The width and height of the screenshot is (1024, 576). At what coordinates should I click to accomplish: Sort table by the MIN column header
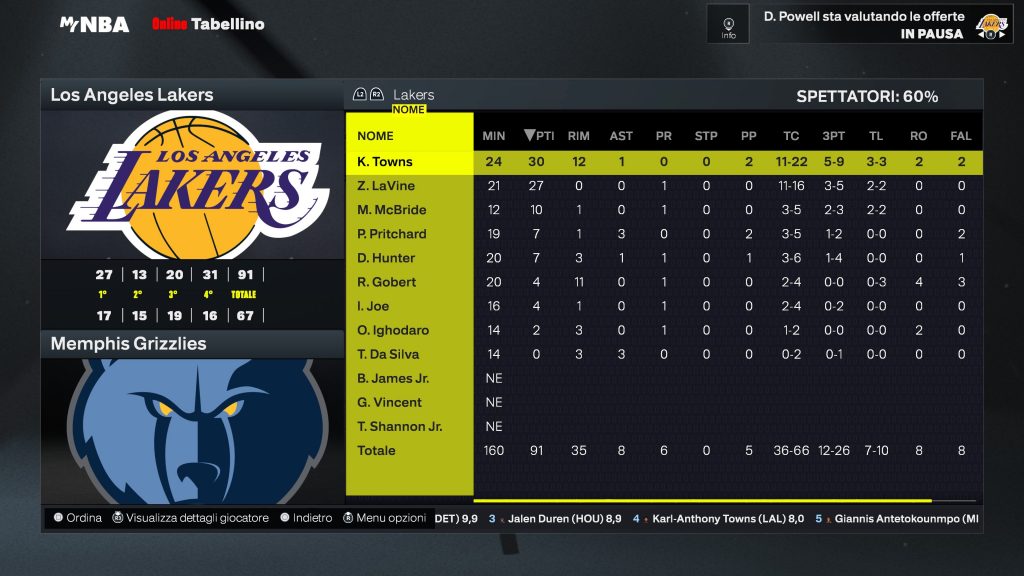point(494,136)
